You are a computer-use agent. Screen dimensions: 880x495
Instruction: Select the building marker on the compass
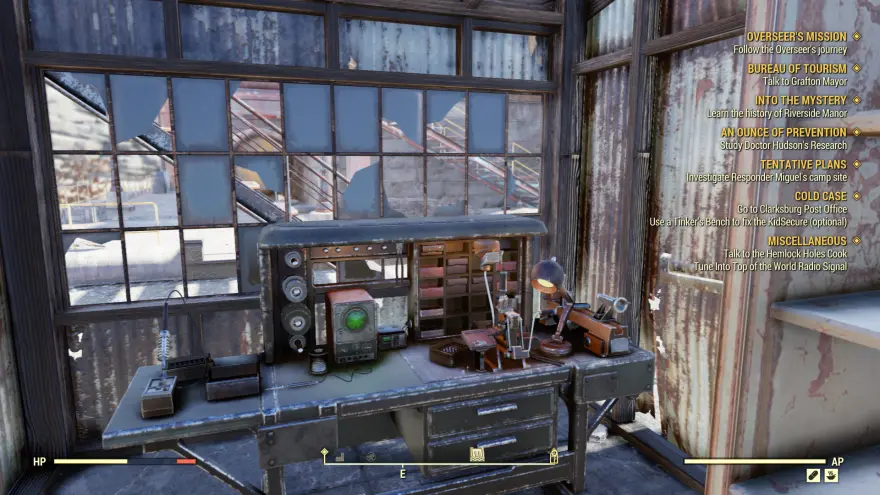[x=477, y=455]
